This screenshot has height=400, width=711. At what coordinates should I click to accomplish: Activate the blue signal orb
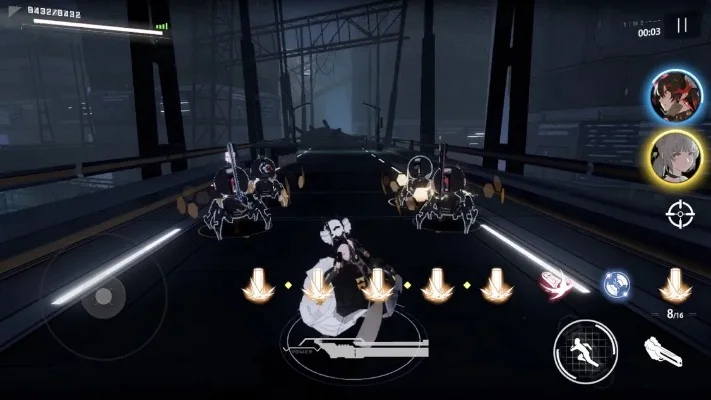615,285
